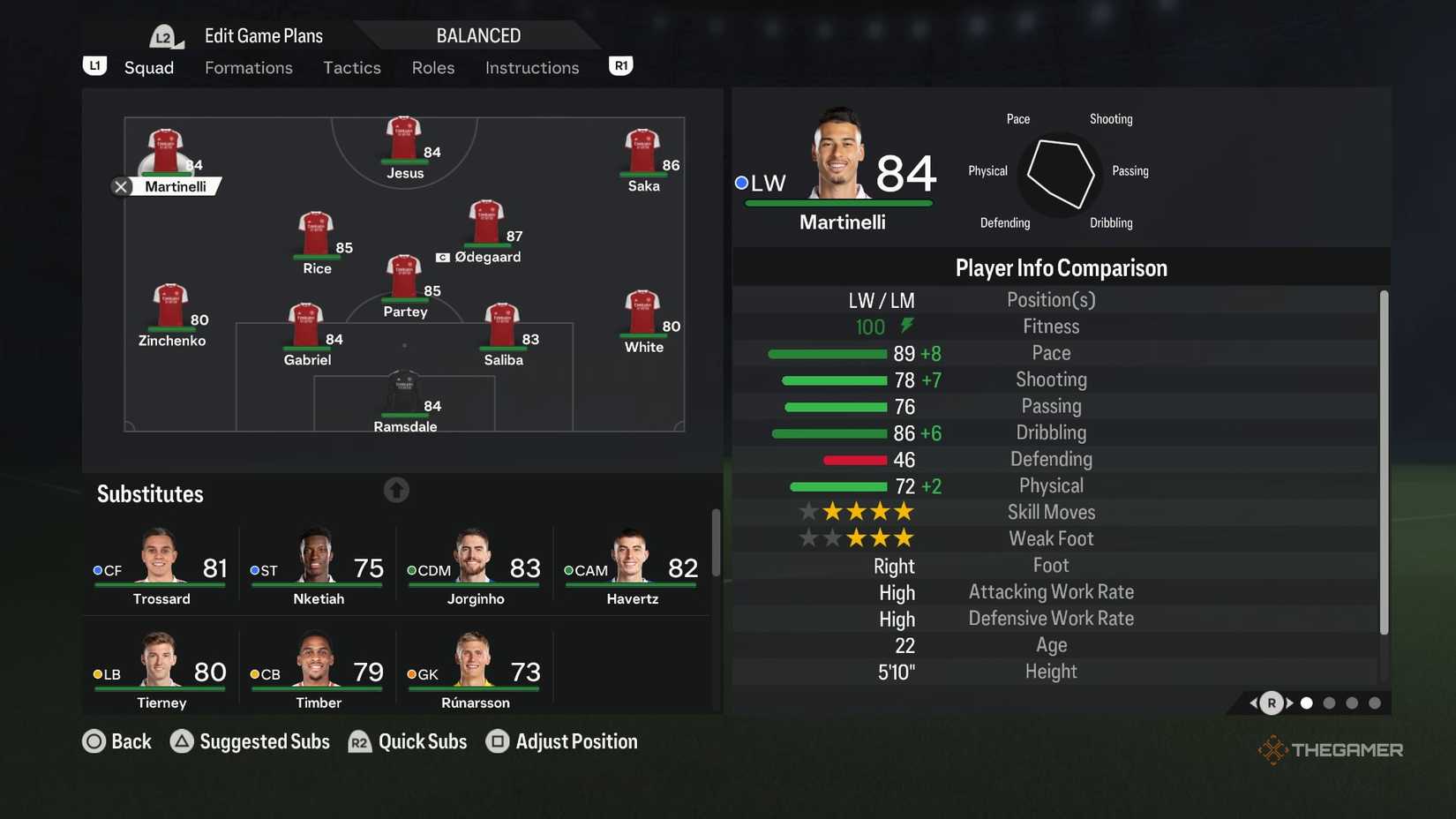Click the GK position dot beside Rúnarsson
Image resolution: width=1456 pixels, height=819 pixels.
pos(410,674)
